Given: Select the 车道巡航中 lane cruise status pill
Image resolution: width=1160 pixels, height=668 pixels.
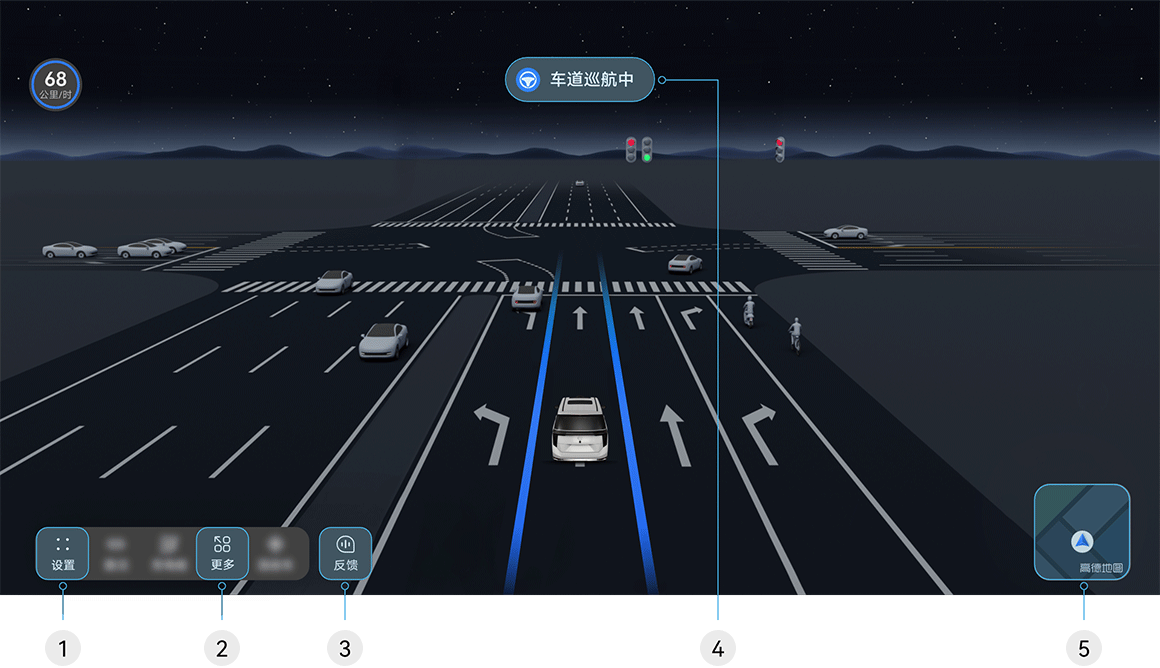Looking at the screenshot, I should (580, 80).
